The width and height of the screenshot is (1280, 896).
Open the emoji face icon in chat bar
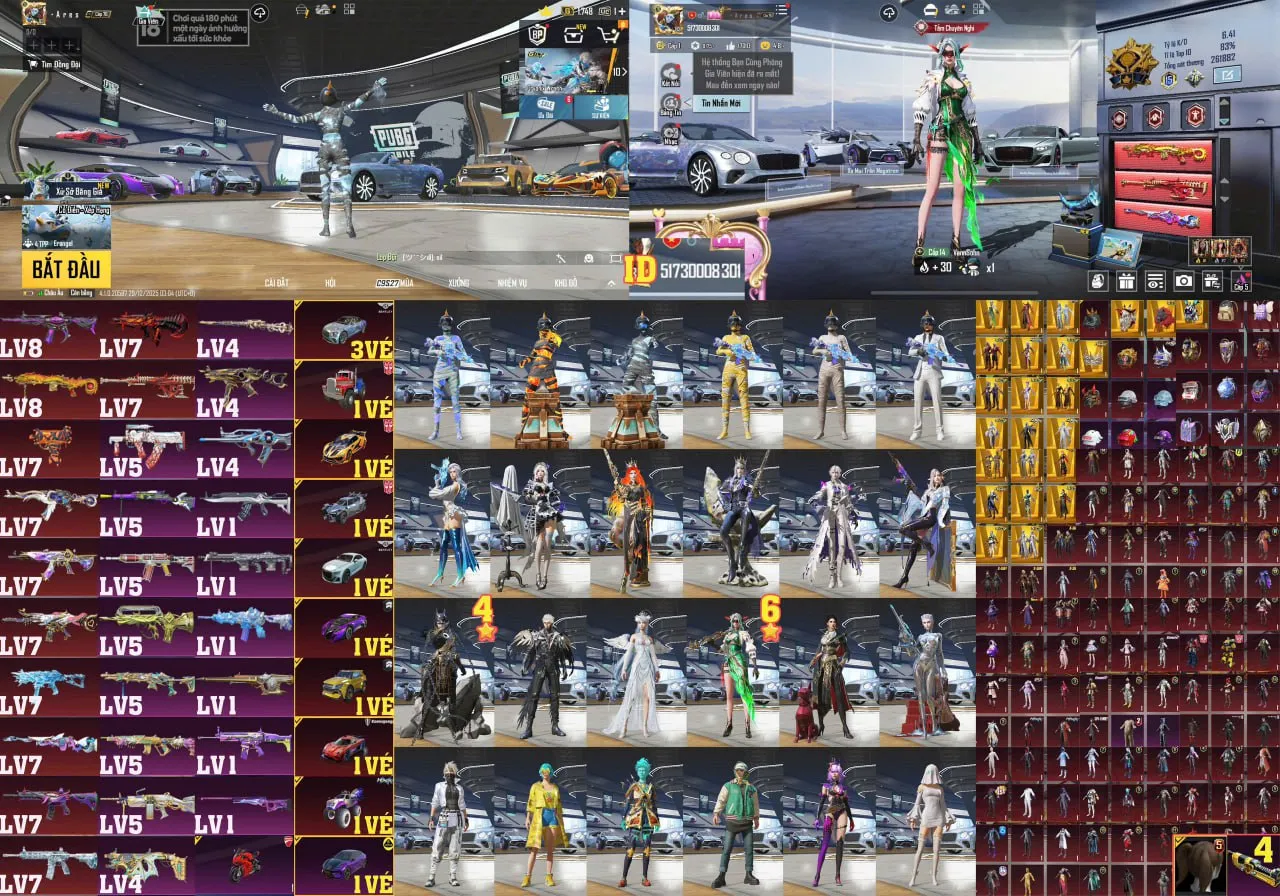(589, 258)
